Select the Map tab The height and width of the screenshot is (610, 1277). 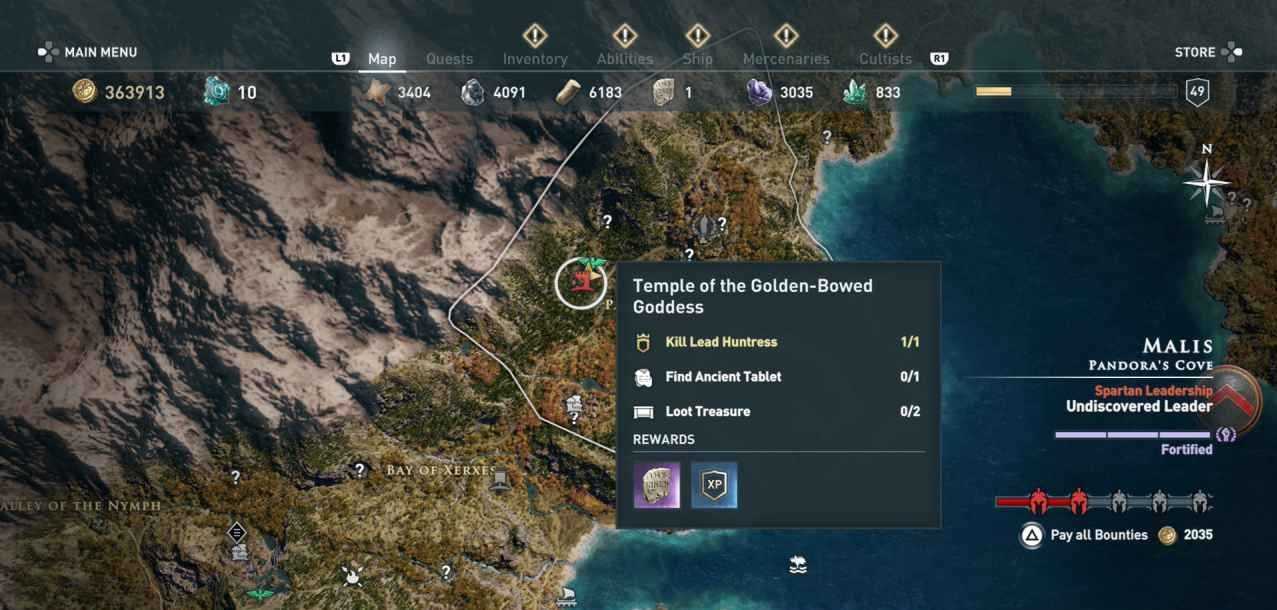(382, 59)
